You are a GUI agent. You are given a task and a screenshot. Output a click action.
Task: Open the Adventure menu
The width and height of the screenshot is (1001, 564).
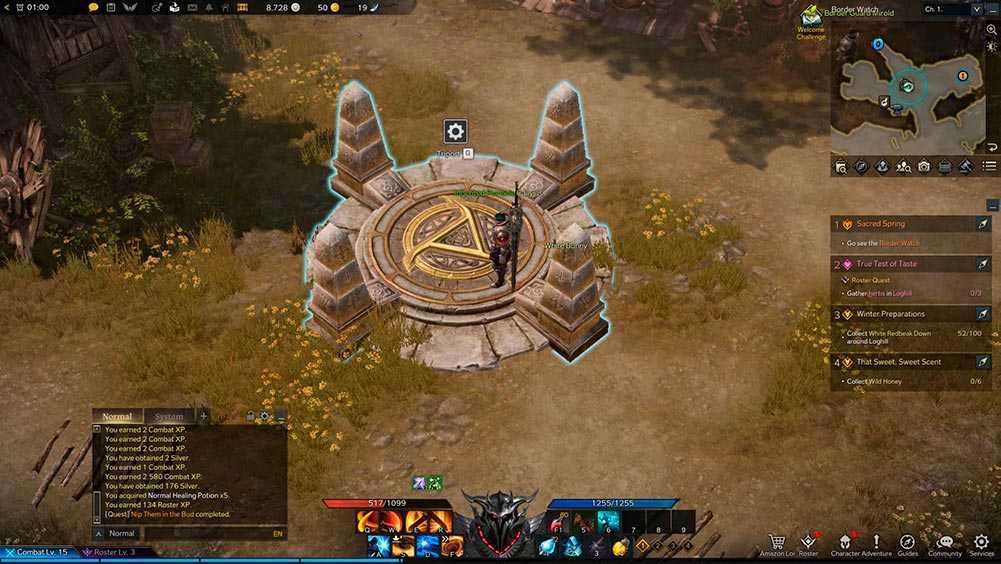pos(876,541)
